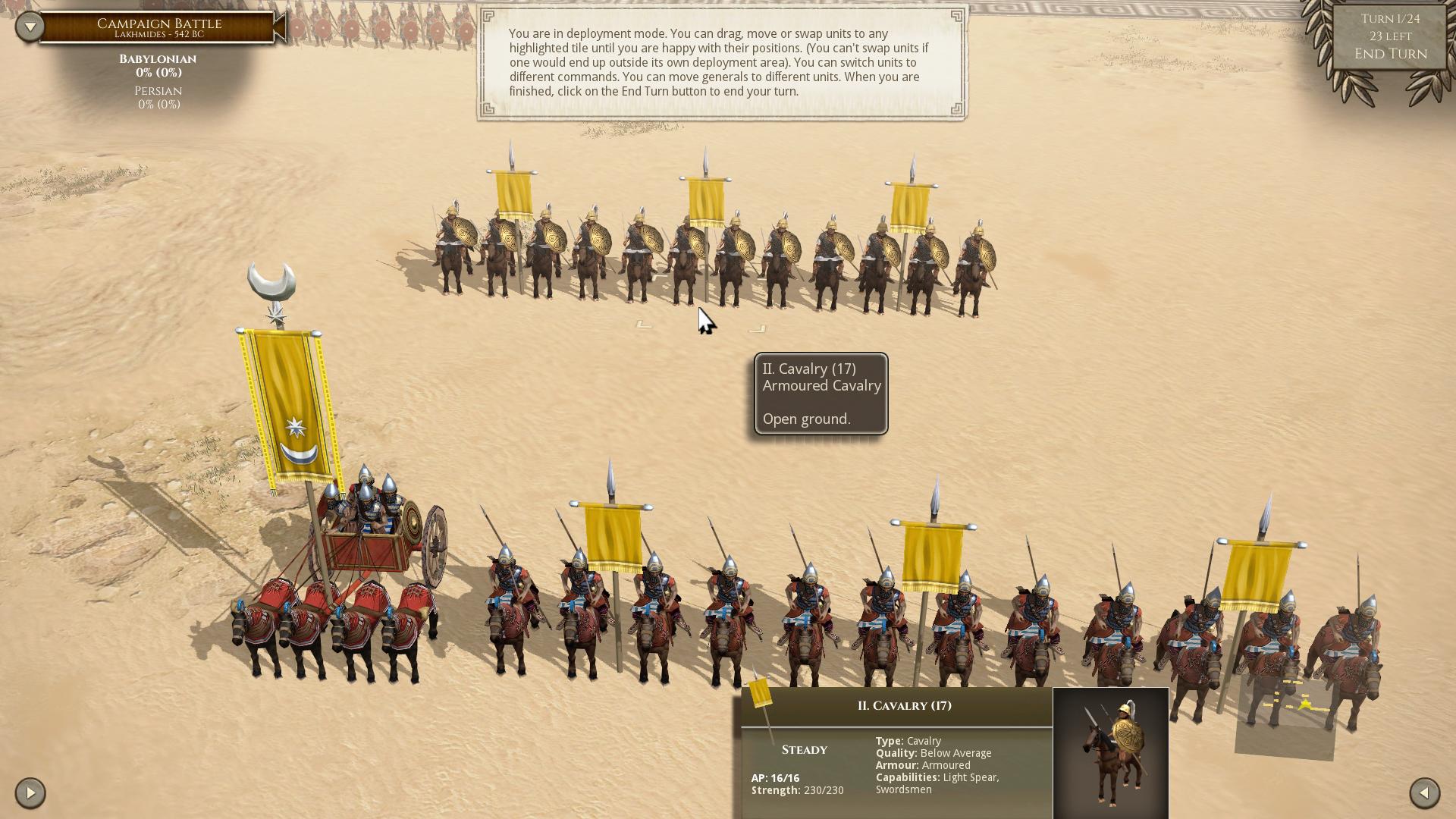
Task: End the deployment turn
Action: point(1390,54)
